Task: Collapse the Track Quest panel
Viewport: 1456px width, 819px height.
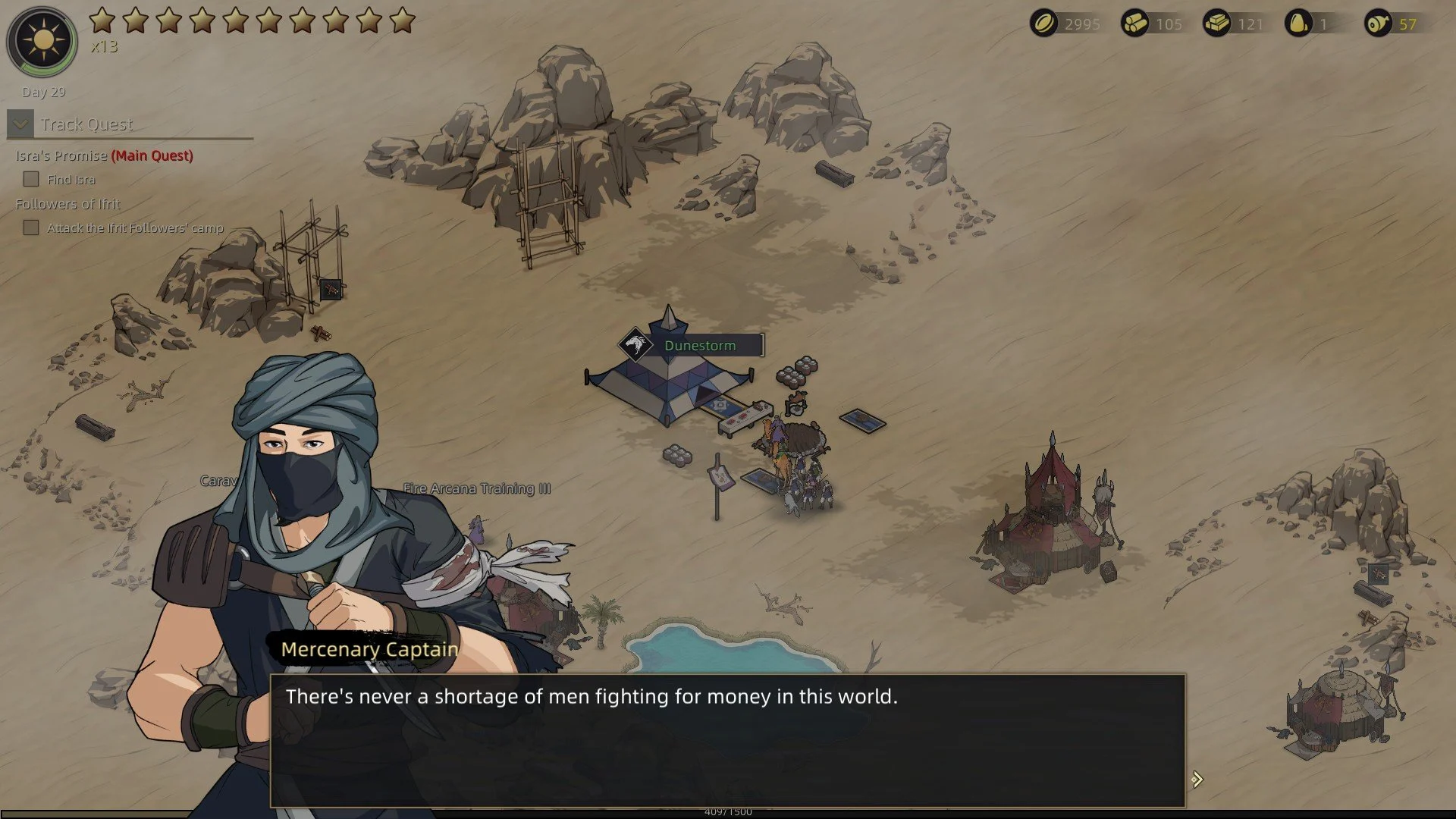Action: pyautogui.click(x=20, y=124)
